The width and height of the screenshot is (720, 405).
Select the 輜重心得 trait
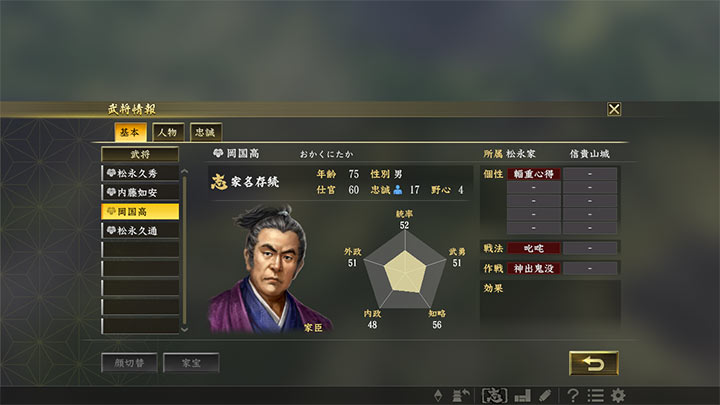[x=533, y=174]
